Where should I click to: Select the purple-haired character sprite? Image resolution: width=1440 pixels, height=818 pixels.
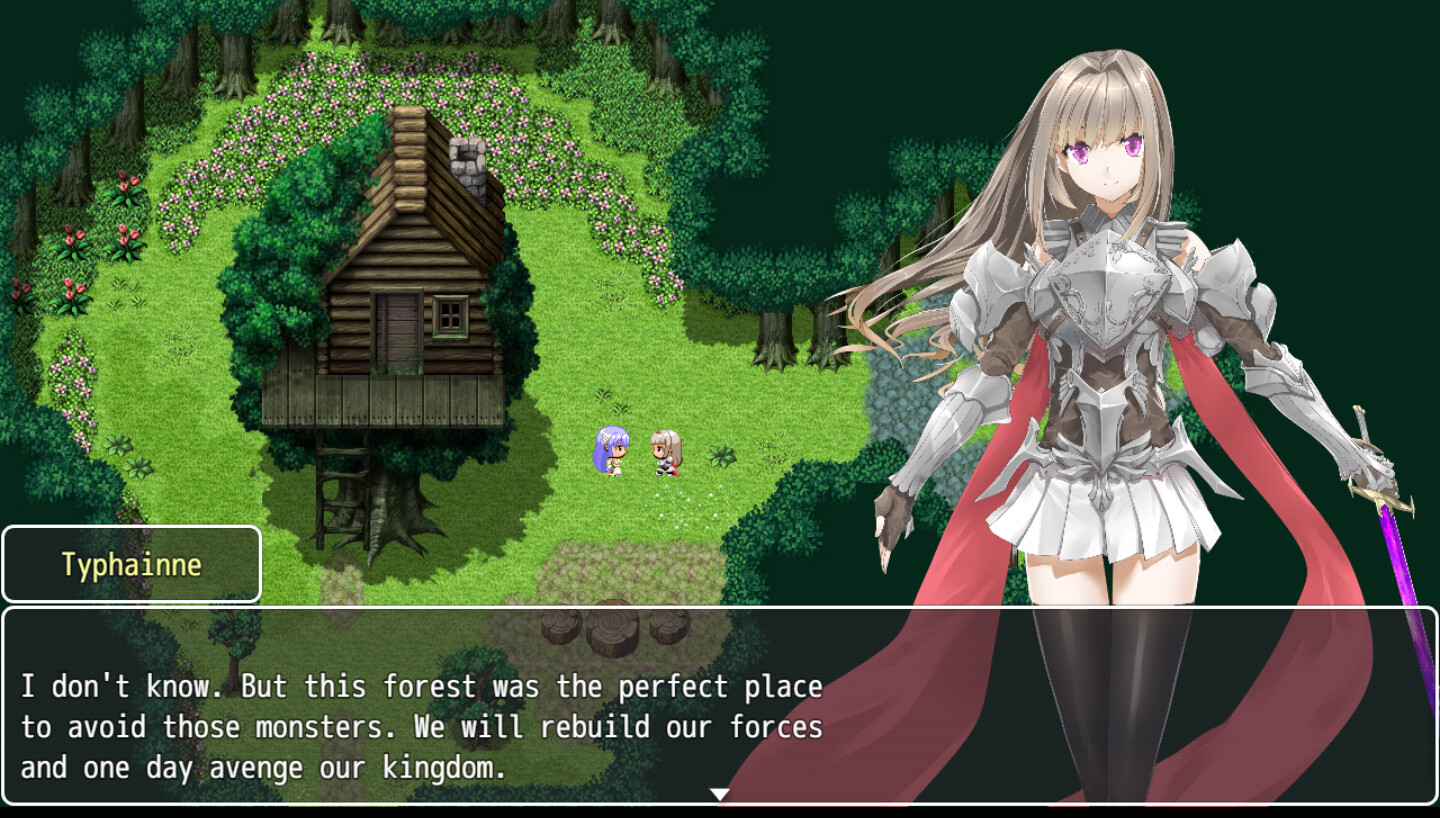click(613, 450)
